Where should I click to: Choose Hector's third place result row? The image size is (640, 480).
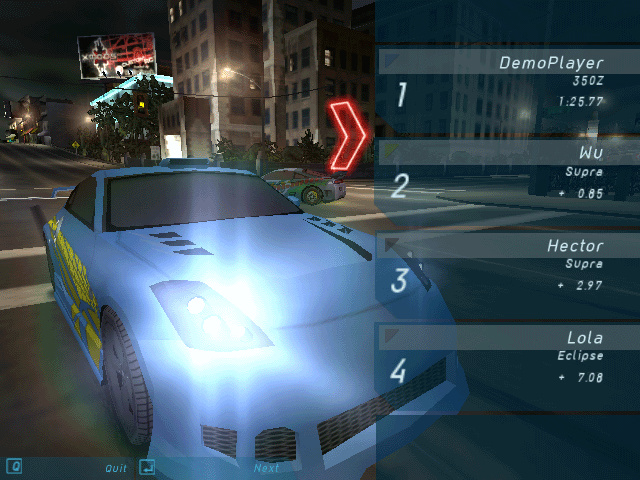(x=507, y=266)
